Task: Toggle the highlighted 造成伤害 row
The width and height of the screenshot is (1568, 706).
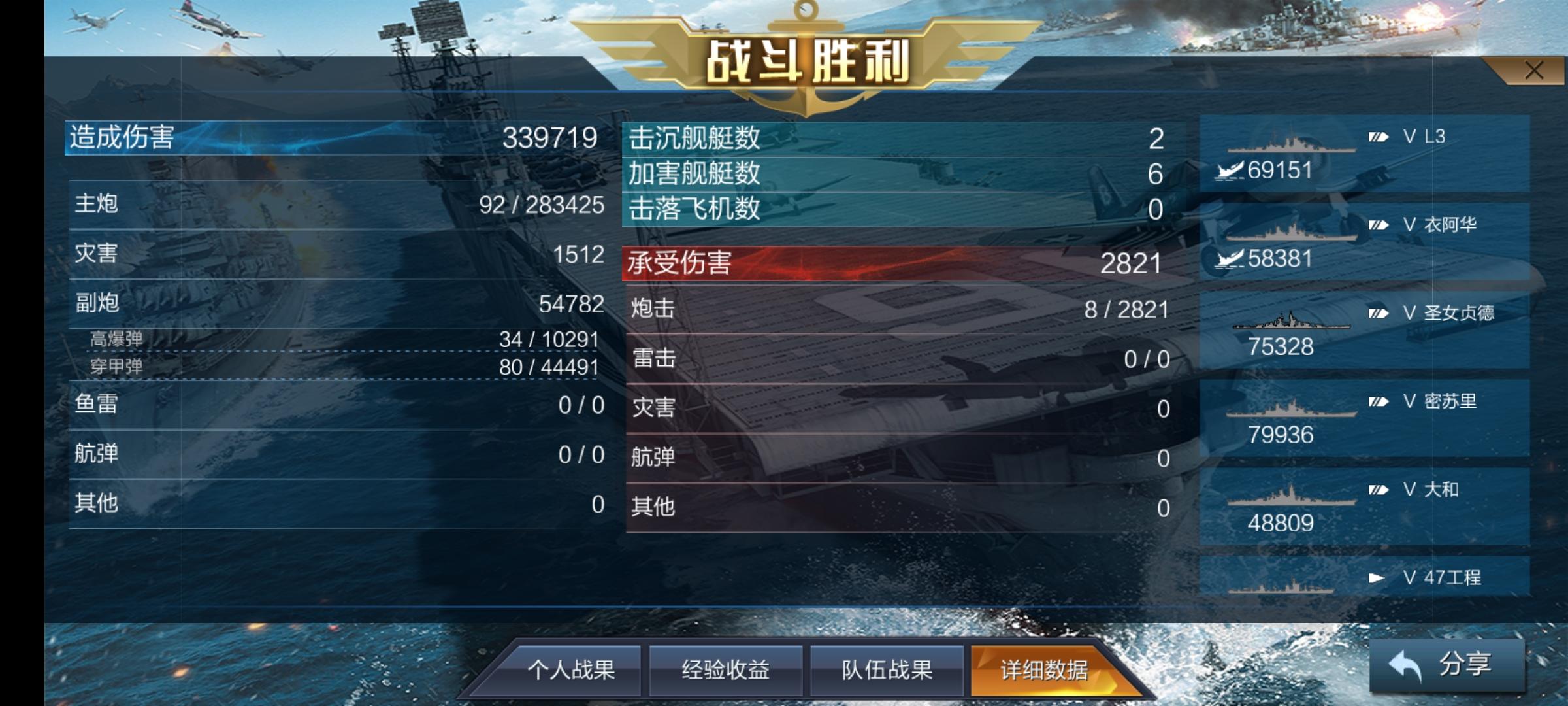Action: (333, 139)
